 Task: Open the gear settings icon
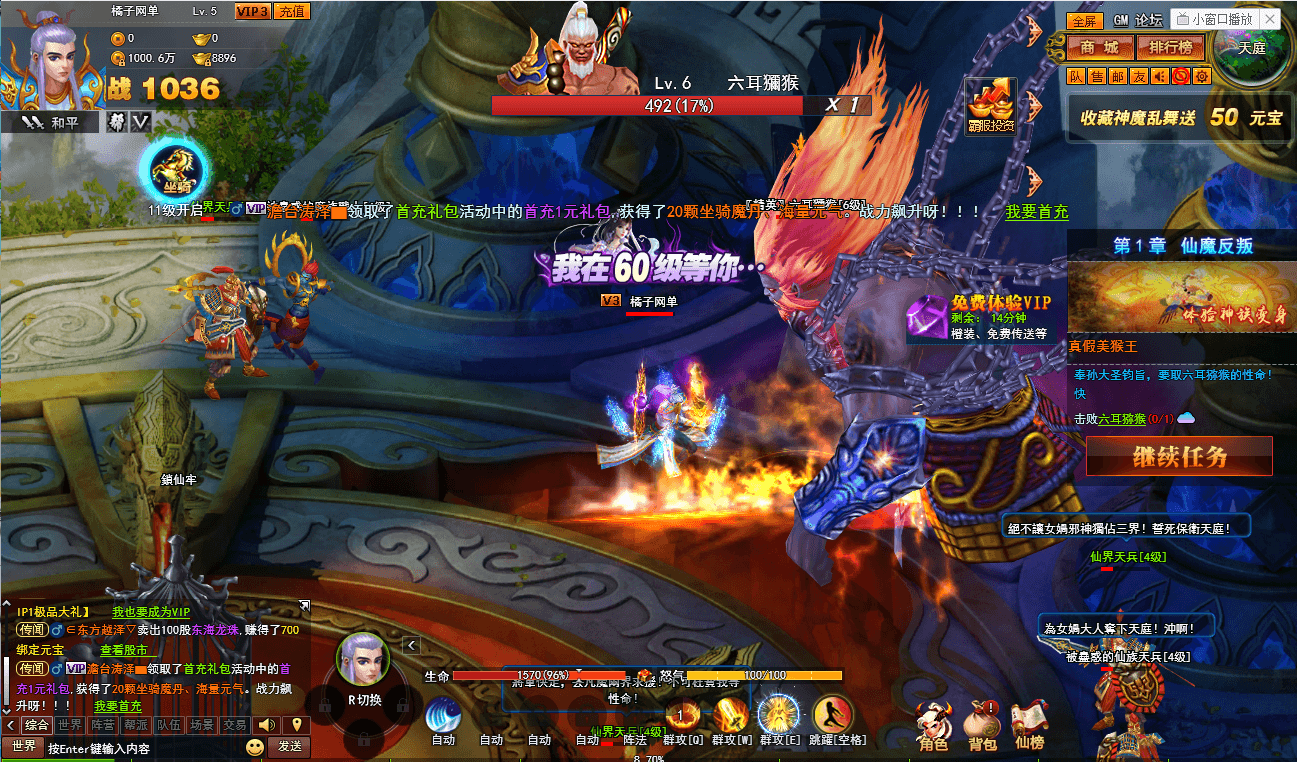pos(1202,76)
